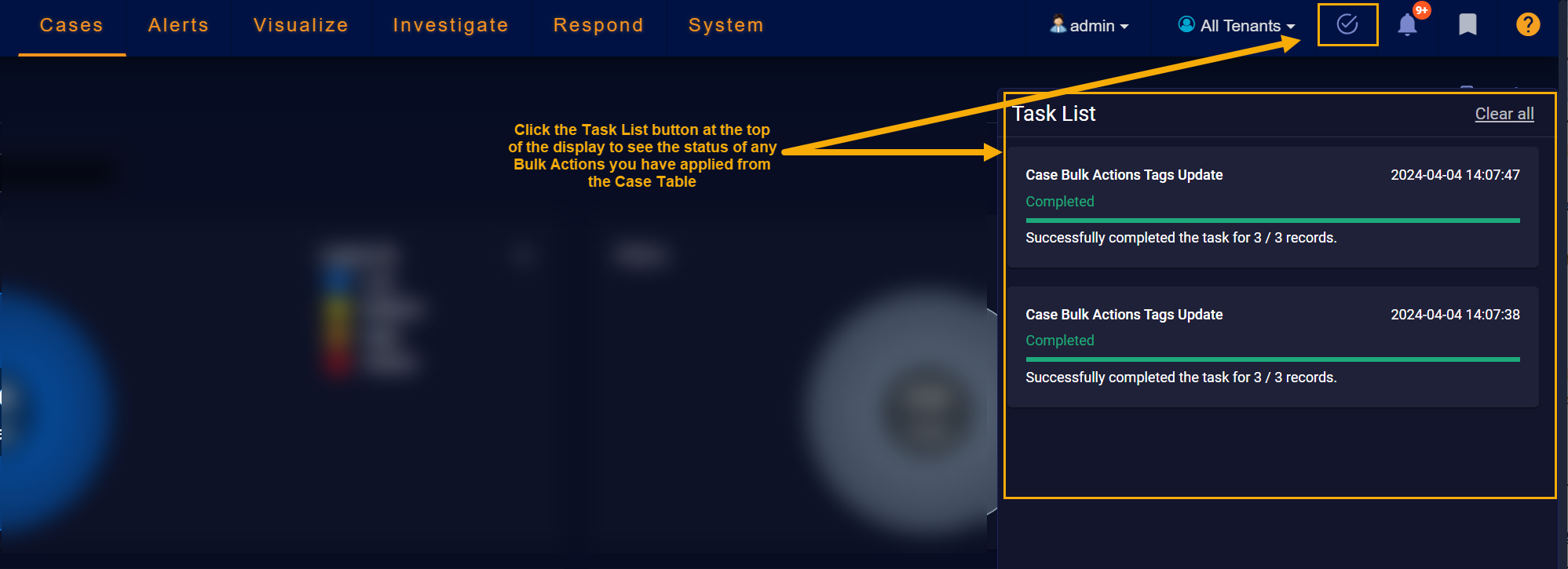The image size is (1568, 569).
Task: Select the Investigate tab
Action: coord(451,26)
